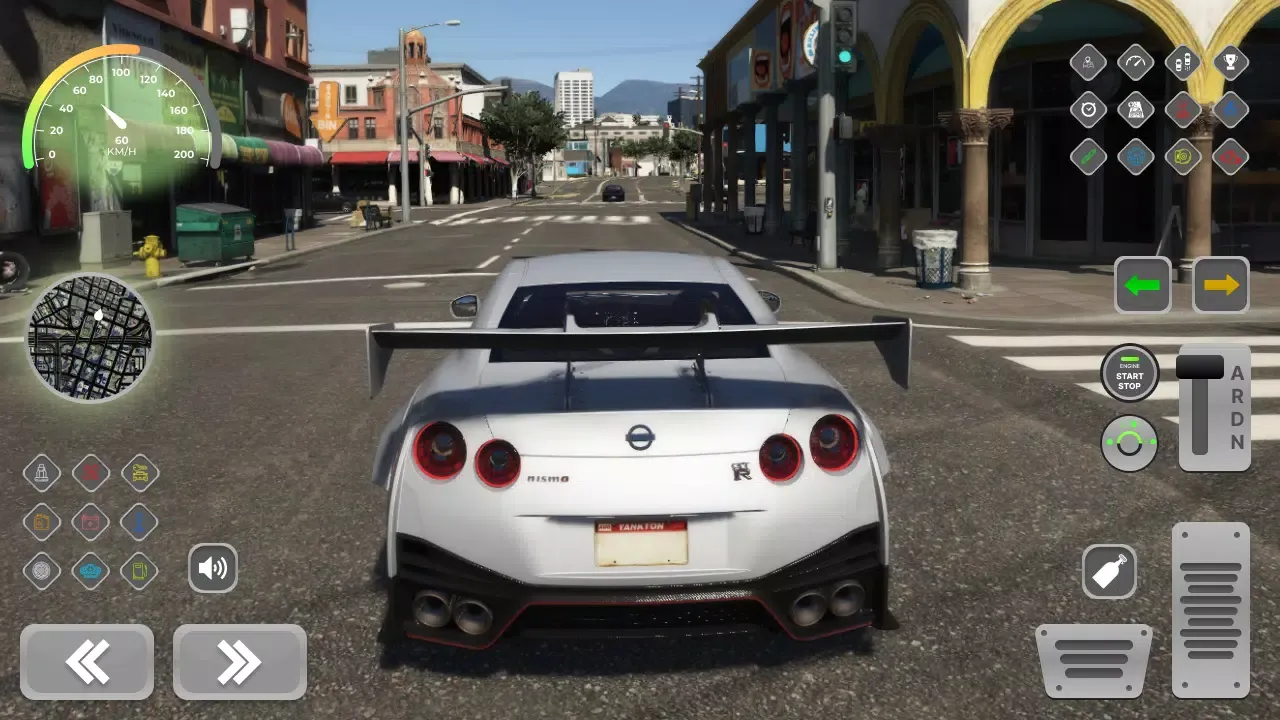Tap the speedometer gauge icon
Viewport: 1280px width, 720px height.
(1135, 62)
